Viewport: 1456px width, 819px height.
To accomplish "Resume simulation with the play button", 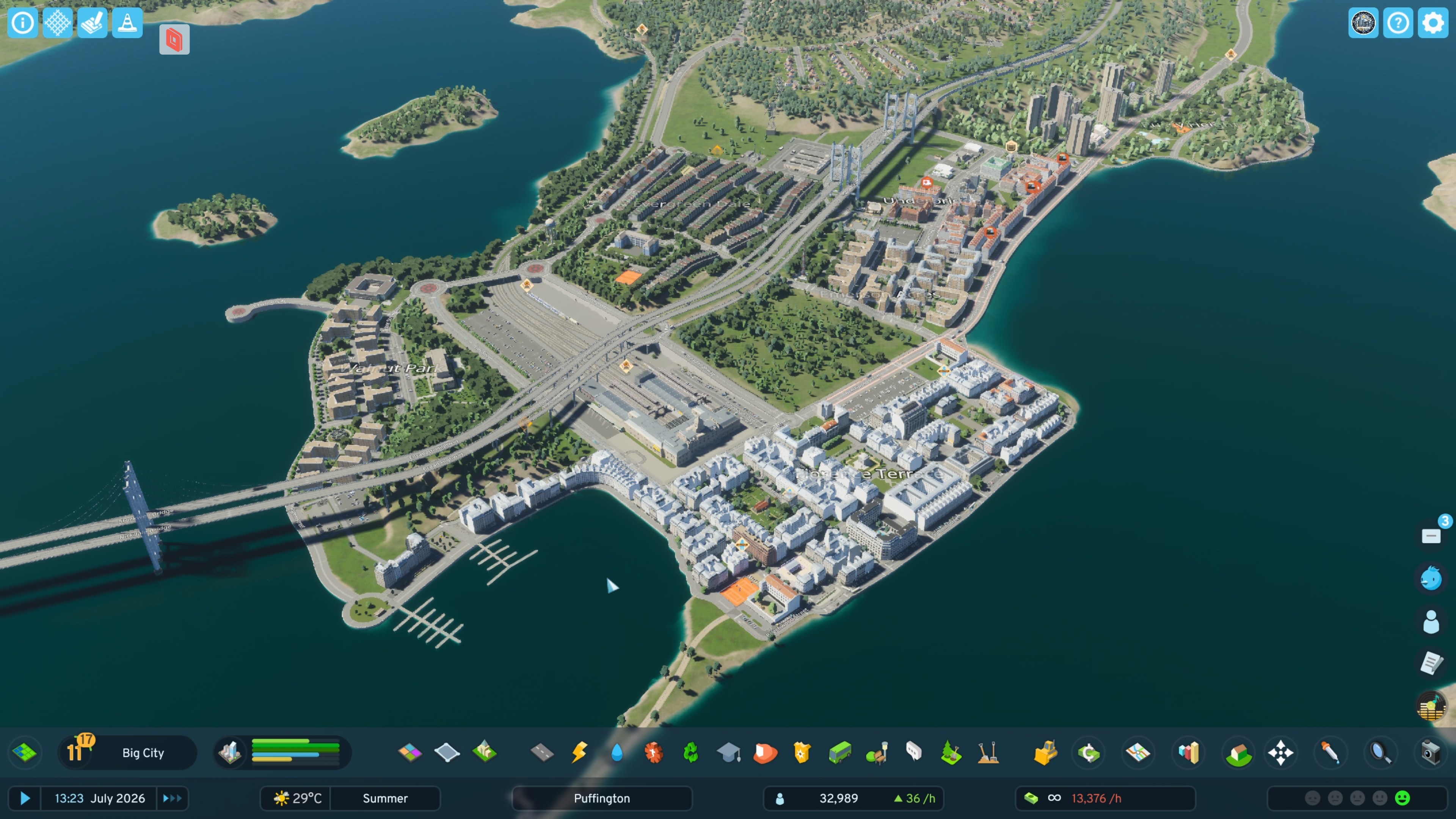I will click(25, 798).
